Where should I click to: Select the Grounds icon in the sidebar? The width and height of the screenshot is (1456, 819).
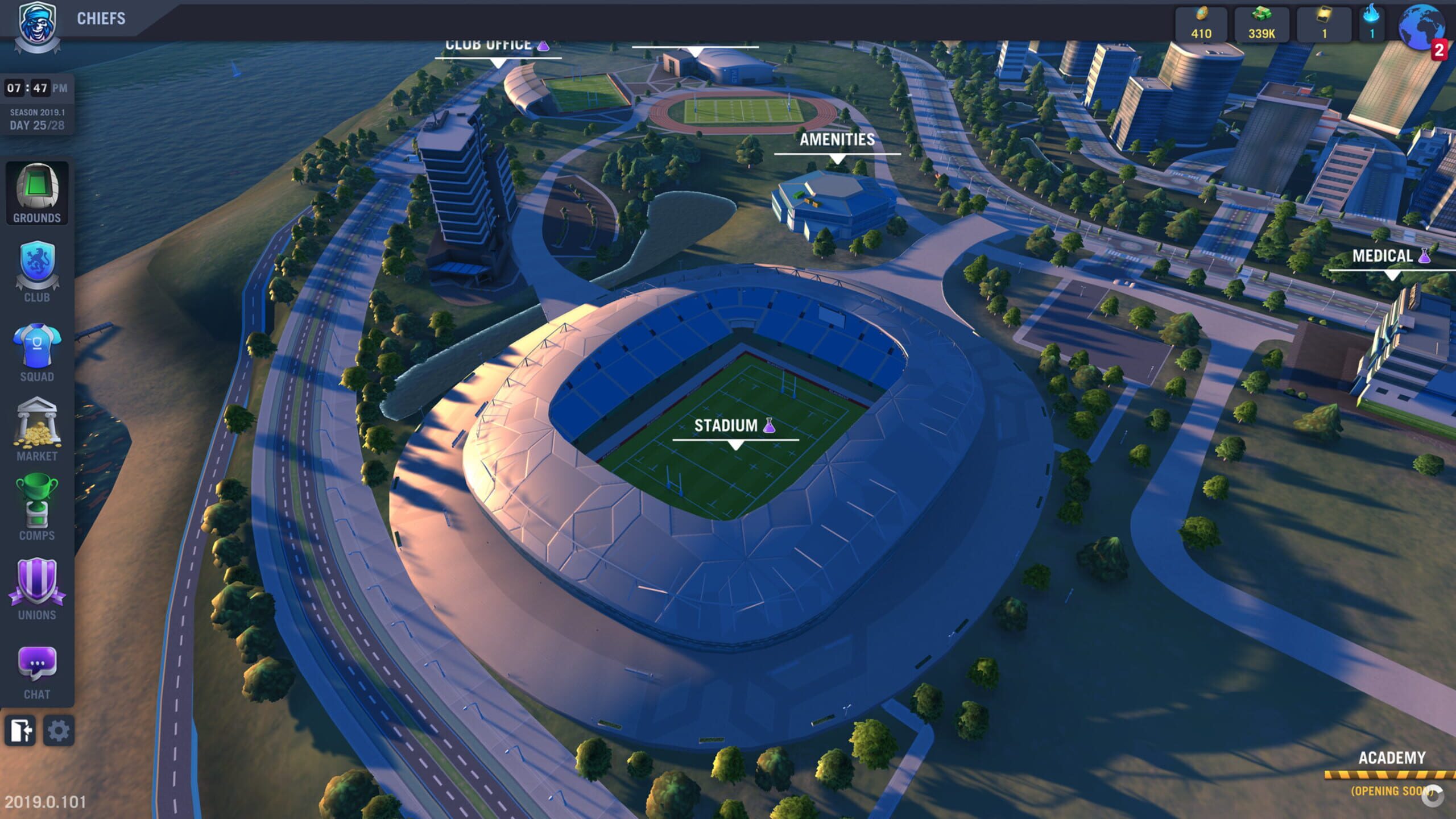pyautogui.click(x=36, y=193)
